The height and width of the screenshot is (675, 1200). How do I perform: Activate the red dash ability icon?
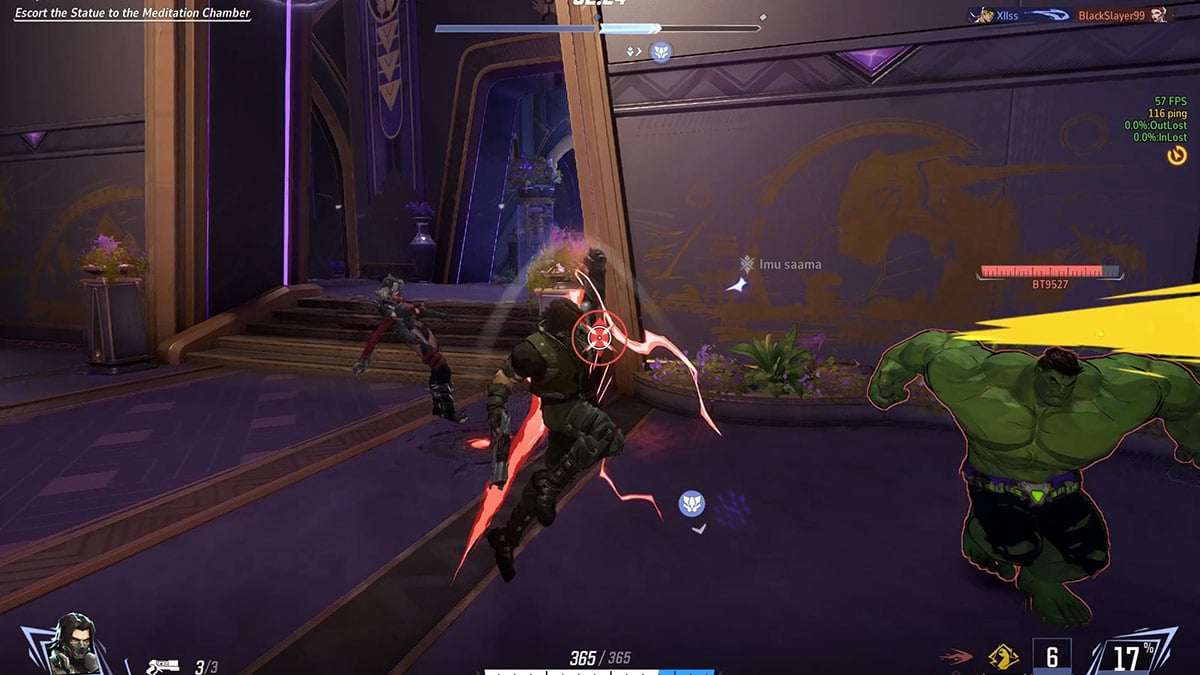(955, 657)
